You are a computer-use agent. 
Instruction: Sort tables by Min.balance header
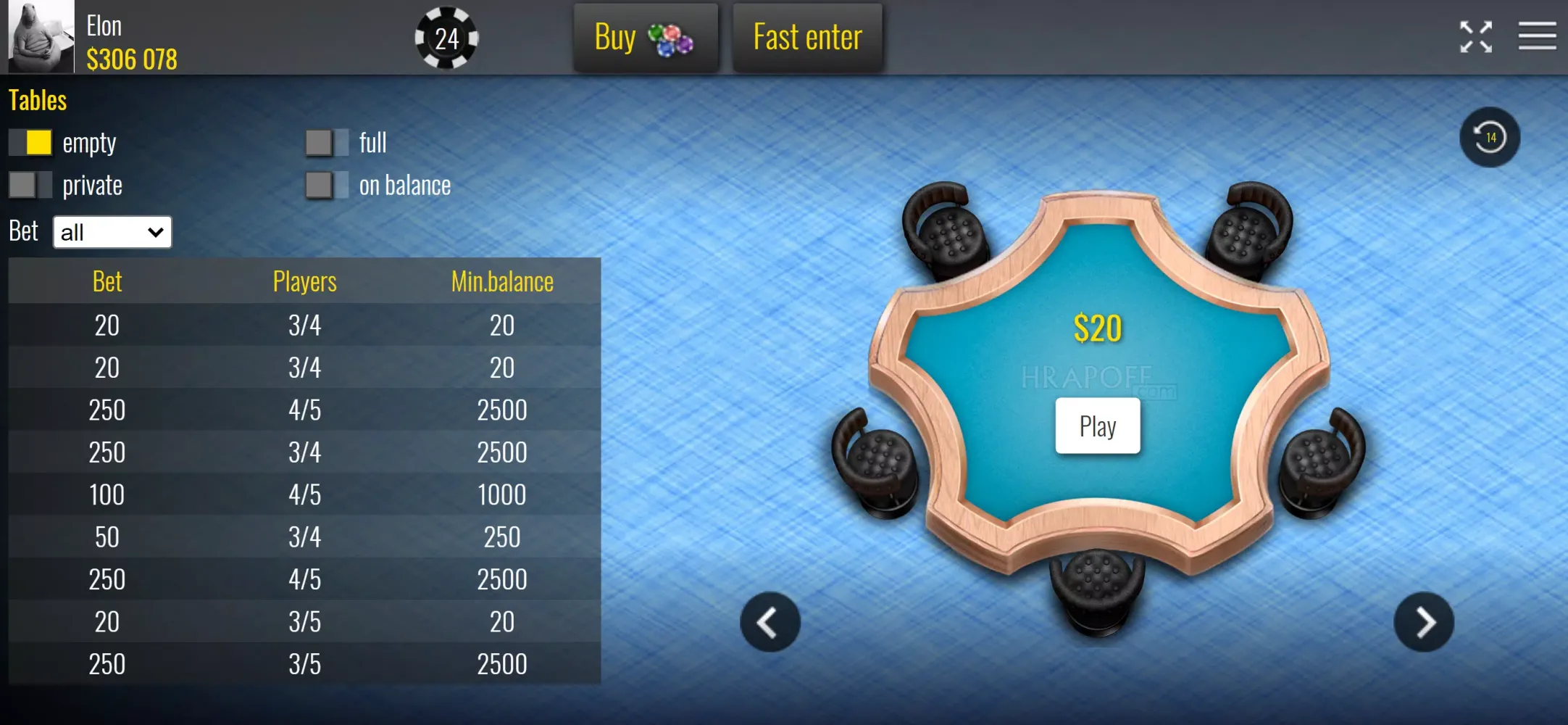click(x=502, y=281)
